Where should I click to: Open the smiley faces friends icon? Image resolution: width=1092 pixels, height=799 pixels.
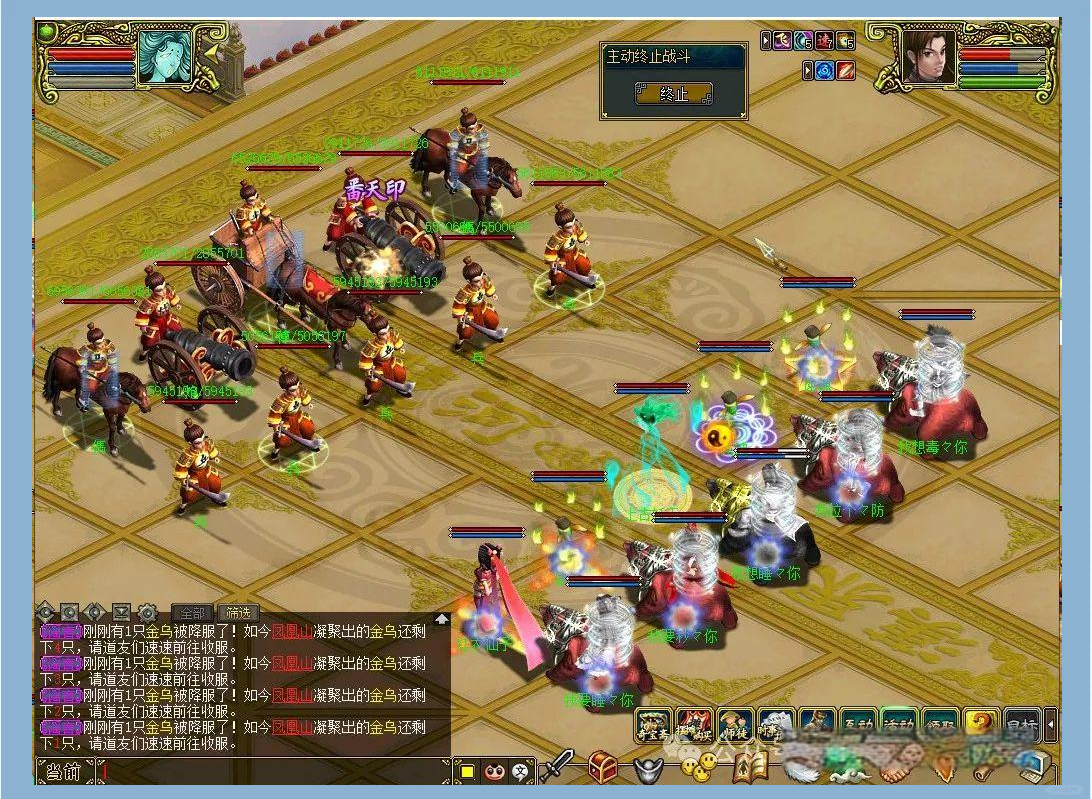click(x=699, y=767)
